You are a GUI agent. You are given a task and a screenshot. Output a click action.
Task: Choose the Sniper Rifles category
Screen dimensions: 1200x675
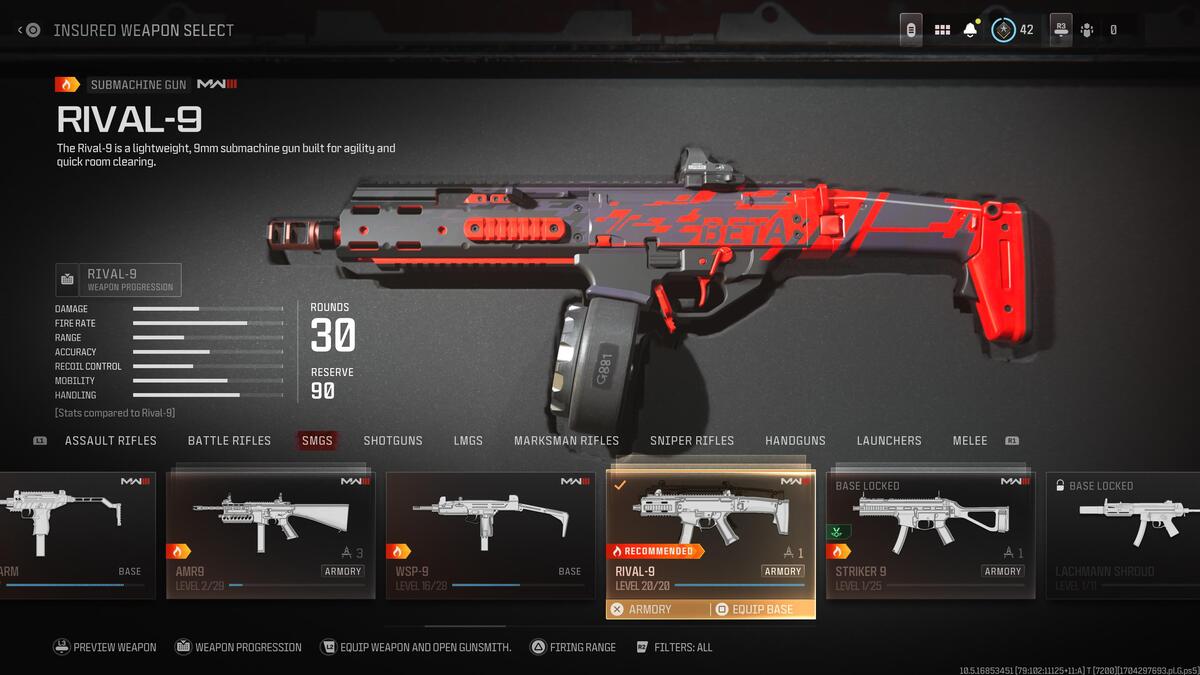(x=692, y=440)
